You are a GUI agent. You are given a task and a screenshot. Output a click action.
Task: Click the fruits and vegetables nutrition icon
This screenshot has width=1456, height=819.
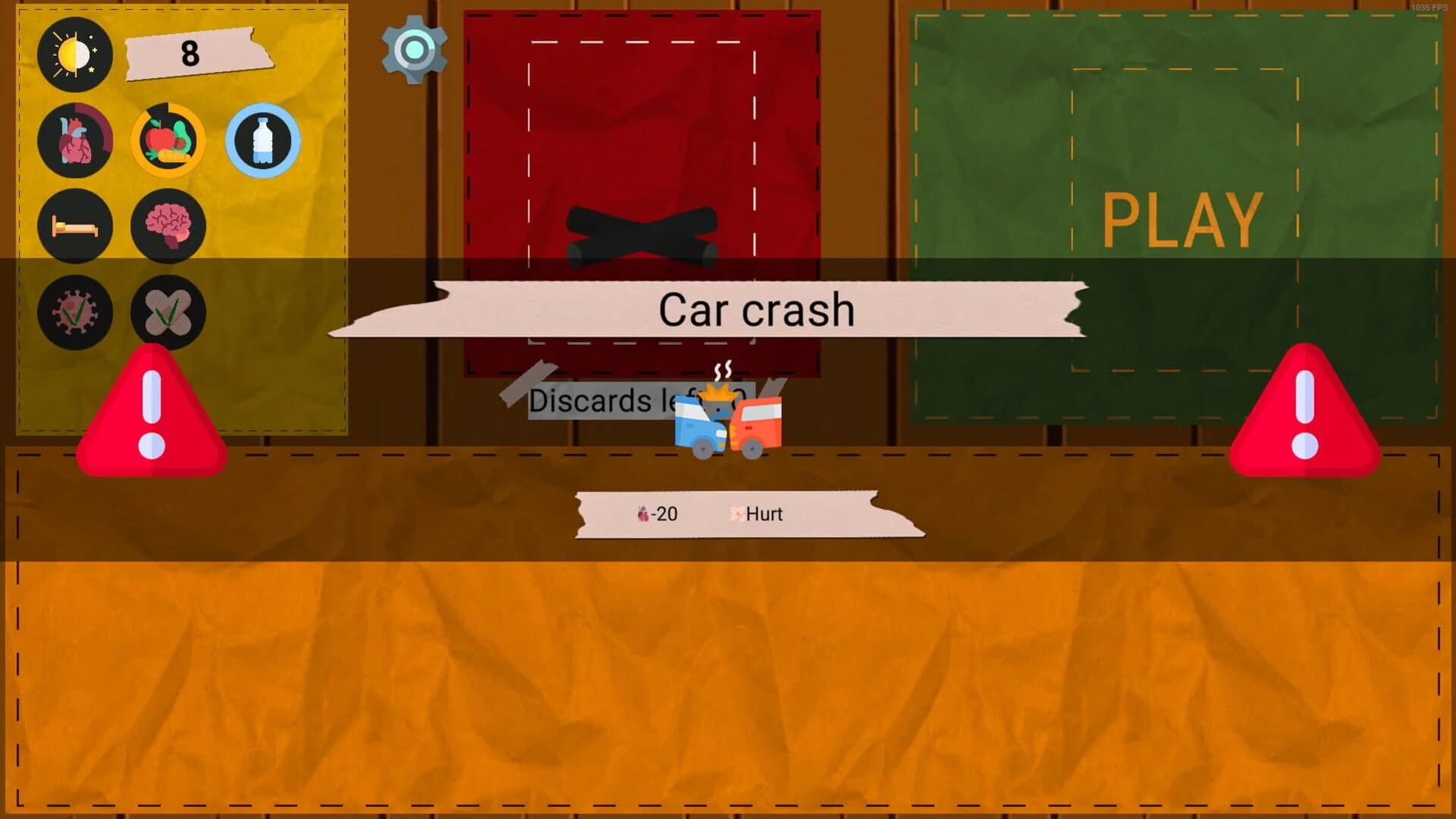point(168,141)
